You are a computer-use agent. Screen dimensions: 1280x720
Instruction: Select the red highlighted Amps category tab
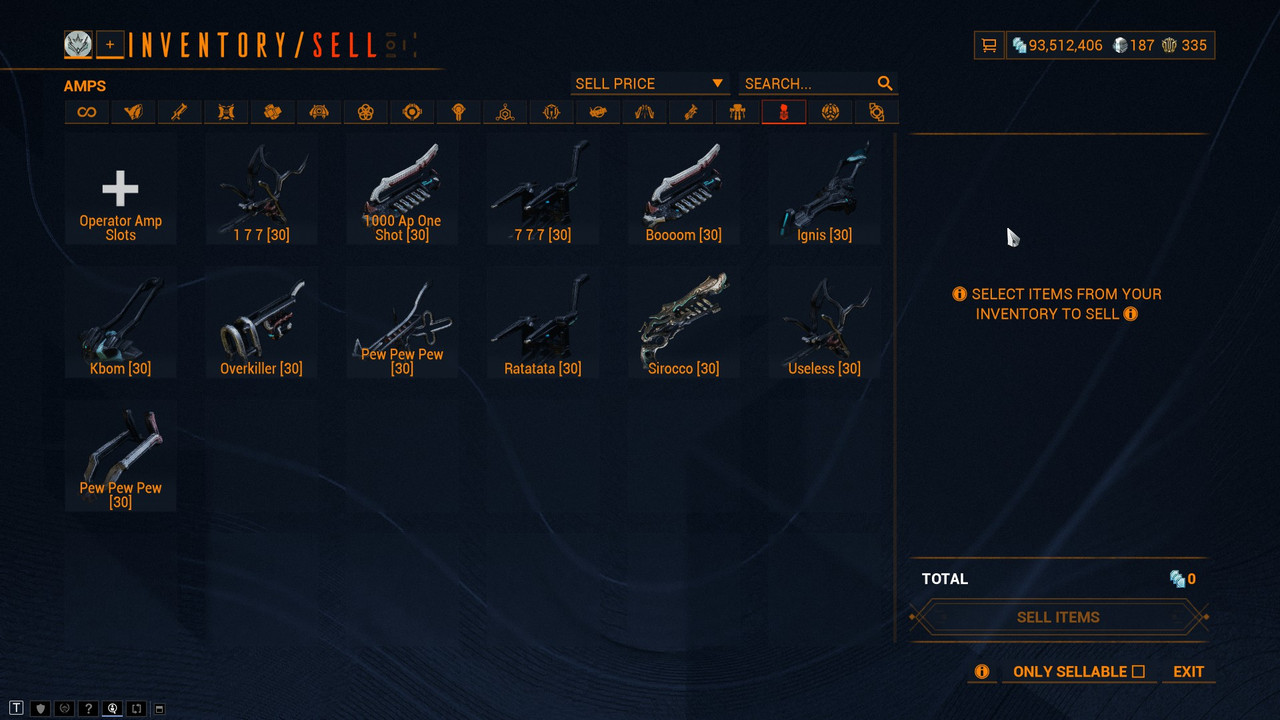(783, 112)
